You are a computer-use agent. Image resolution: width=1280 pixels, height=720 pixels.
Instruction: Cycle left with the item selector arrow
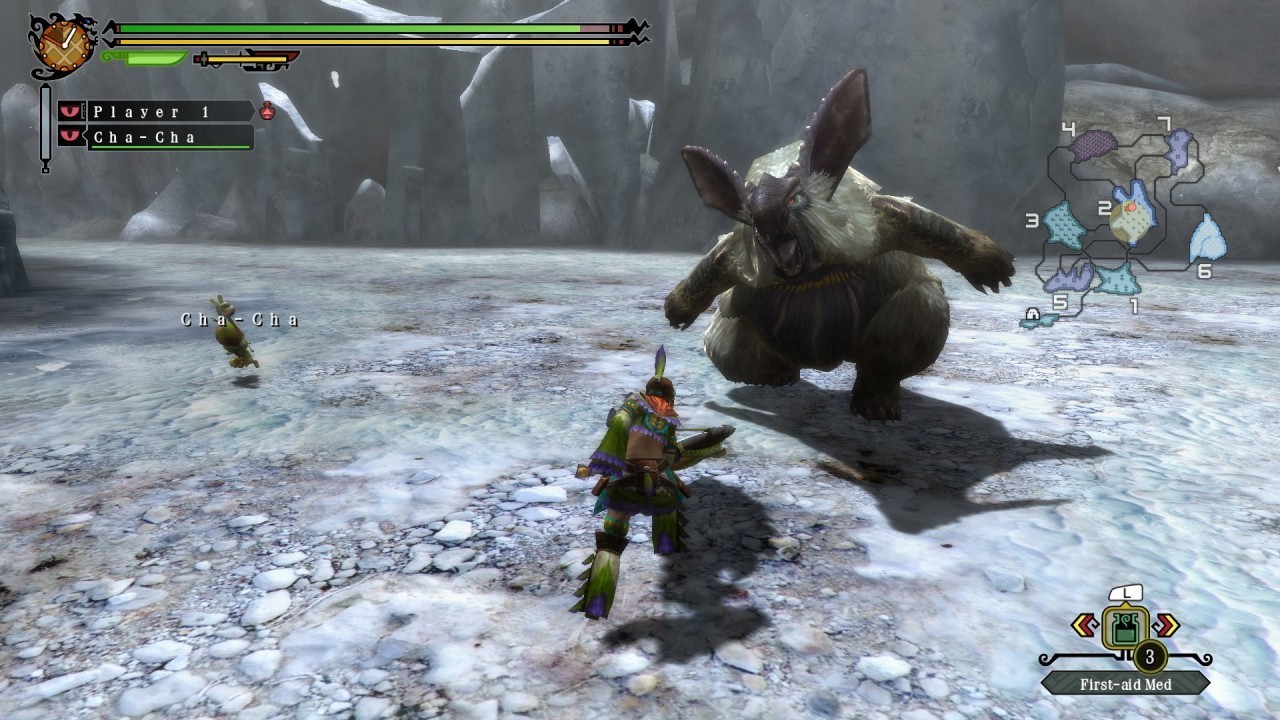coord(1085,625)
